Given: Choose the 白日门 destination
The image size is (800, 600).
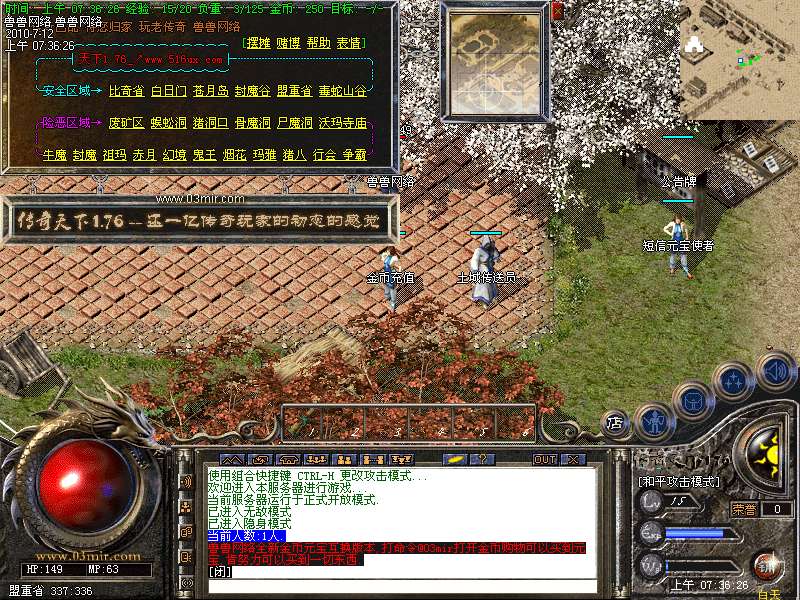Looking at the screenshot, I should click(x=168, y=91).
